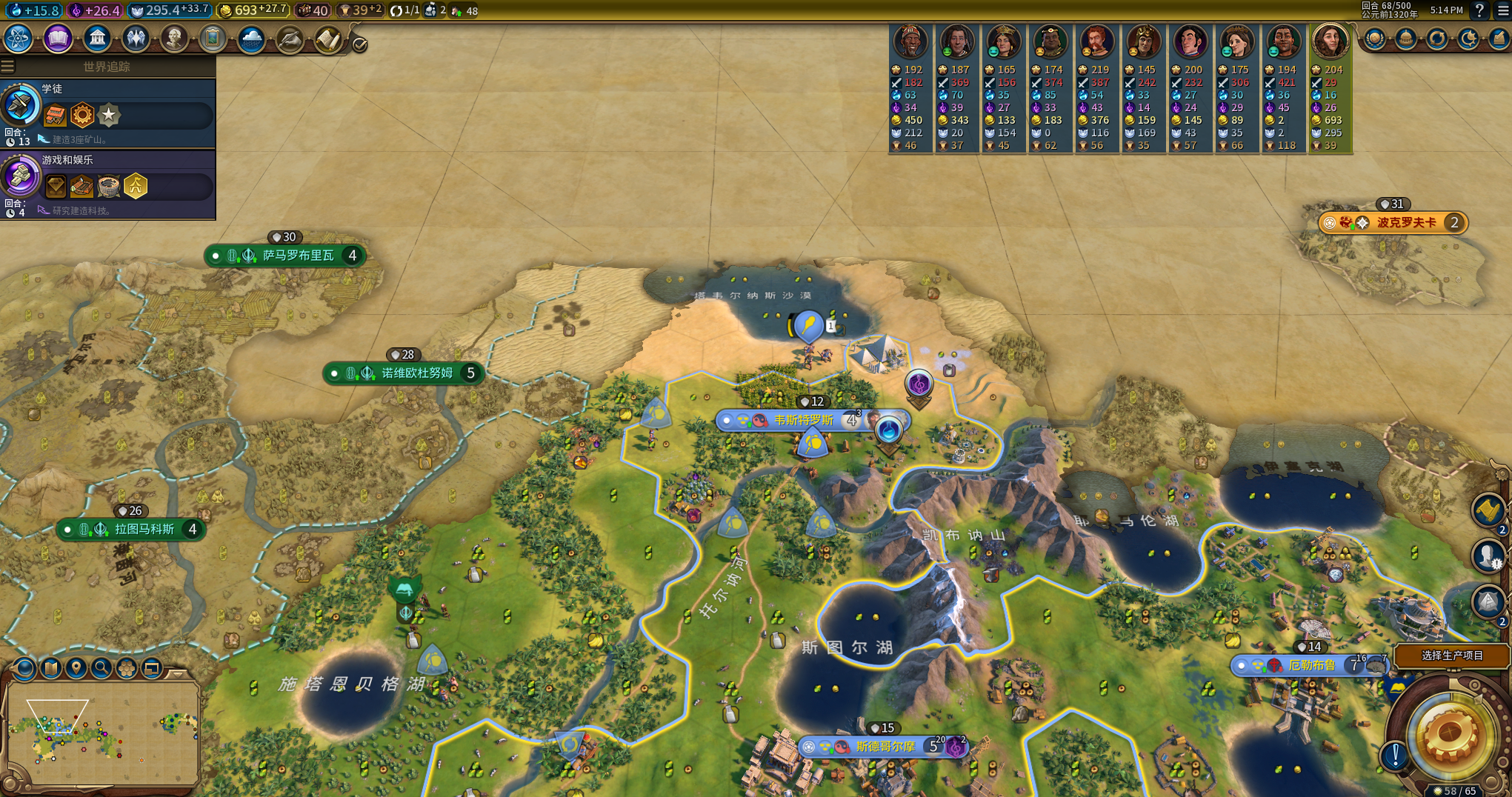The width and height of the screenshot is (1512, 797).
Task: Click the minimap to move camera
Action: pos(102,732)
